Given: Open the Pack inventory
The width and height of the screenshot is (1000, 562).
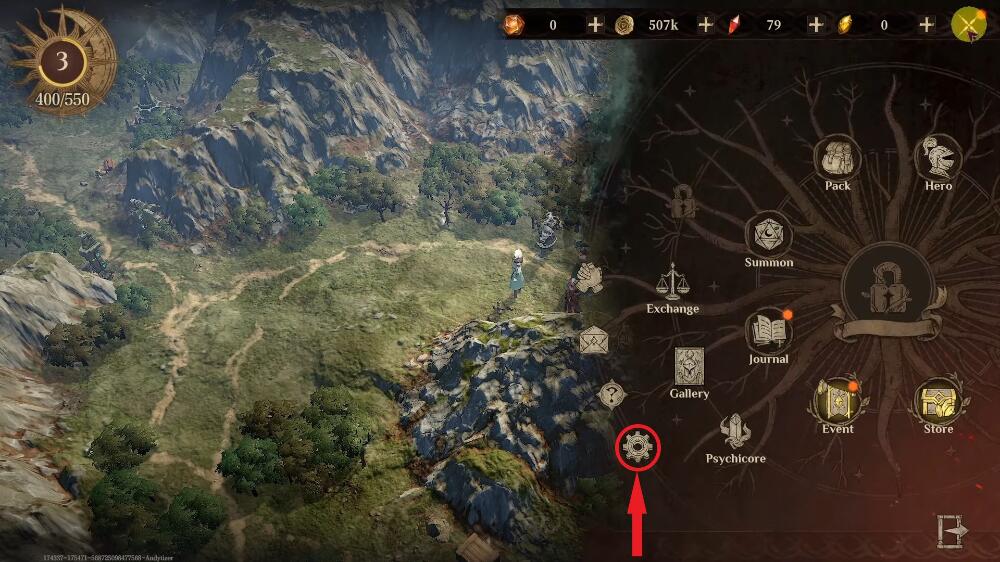Looking at the screenshot, I should pos(837,160).
